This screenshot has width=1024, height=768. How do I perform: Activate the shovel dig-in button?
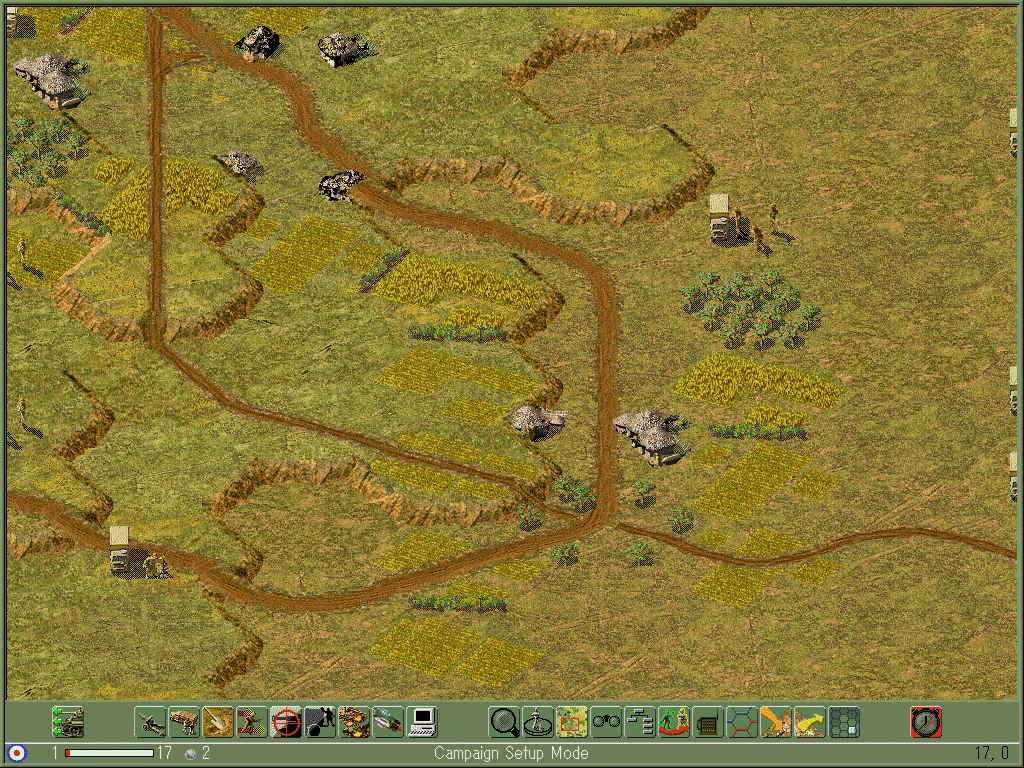pyautogui.click(x=218, y=721)
